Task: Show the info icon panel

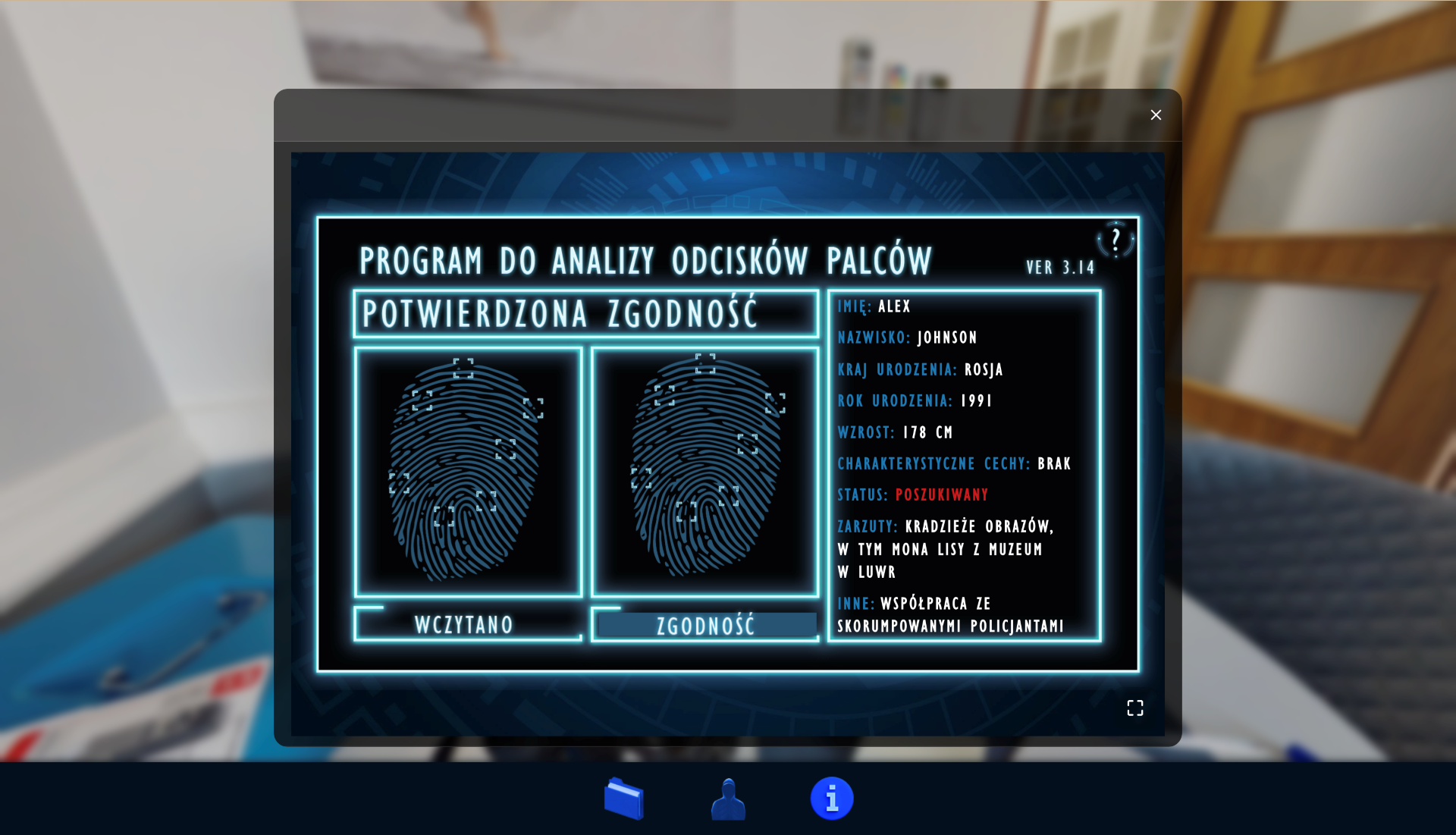Action: [x=832, y=799]
